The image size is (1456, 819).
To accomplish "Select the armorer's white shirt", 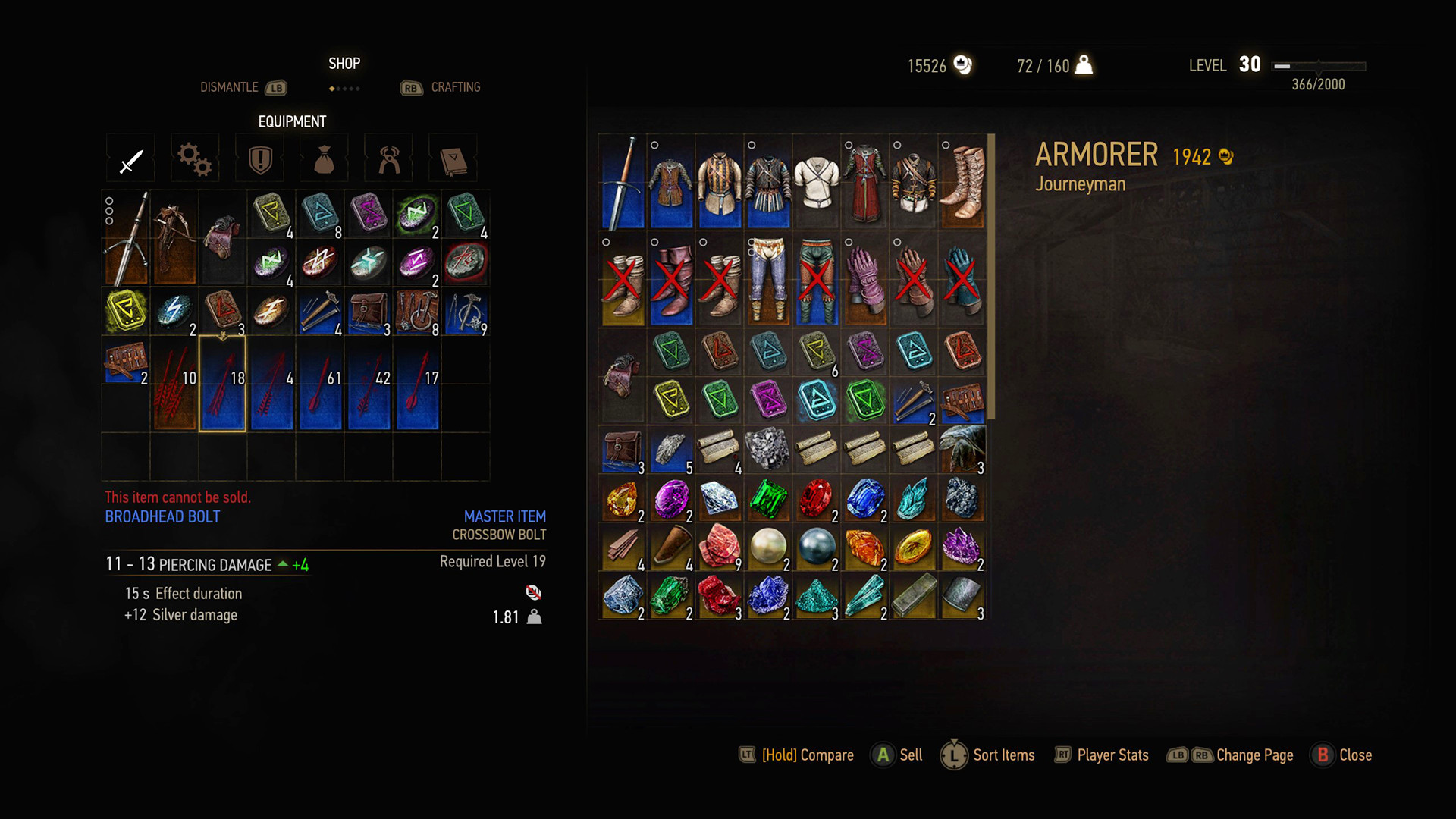I will coord(817,182).
